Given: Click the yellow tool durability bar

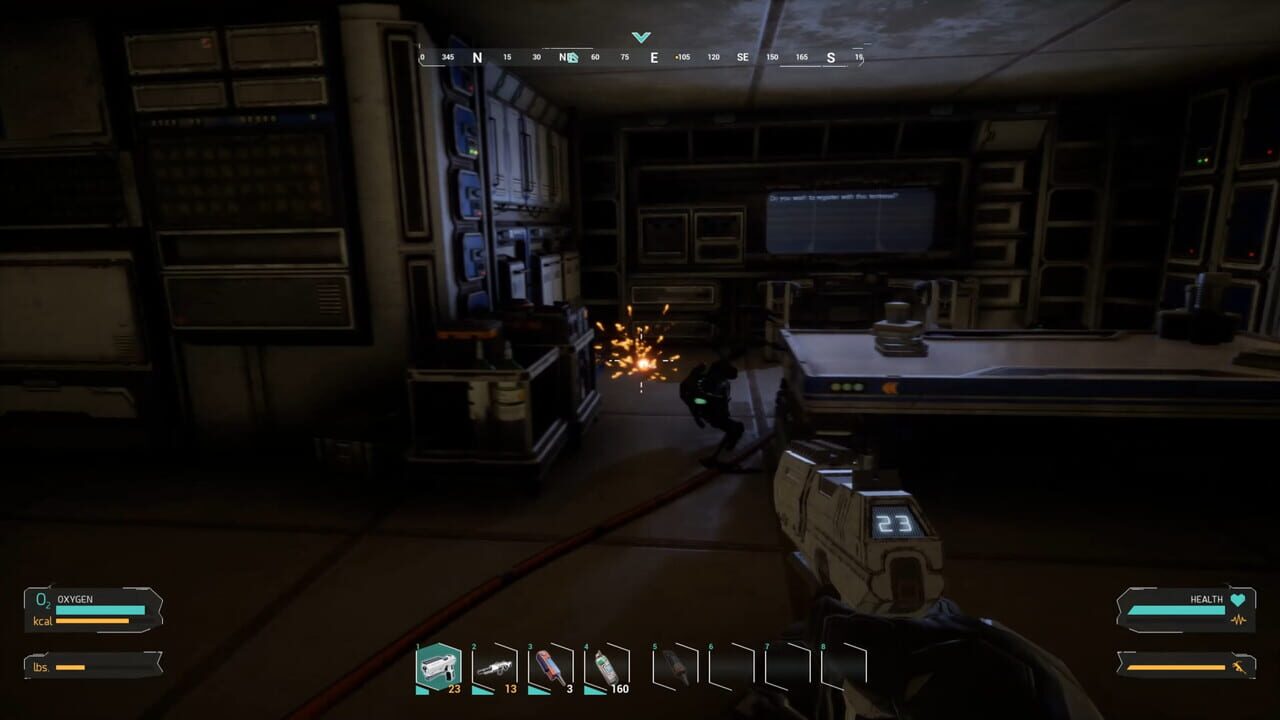Looking at the screenshot, I should [1176, 666].
